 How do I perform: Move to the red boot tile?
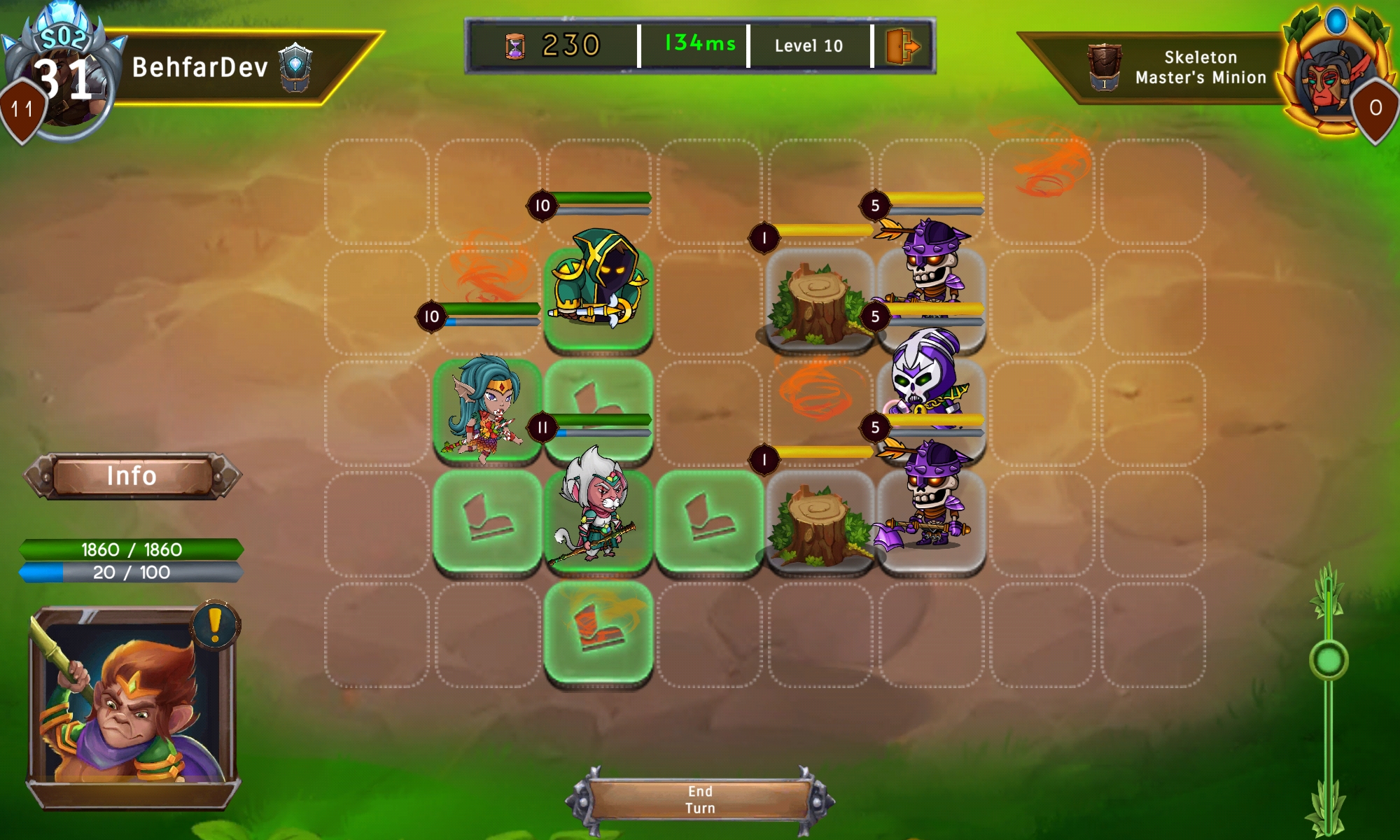tap(598, 630)
